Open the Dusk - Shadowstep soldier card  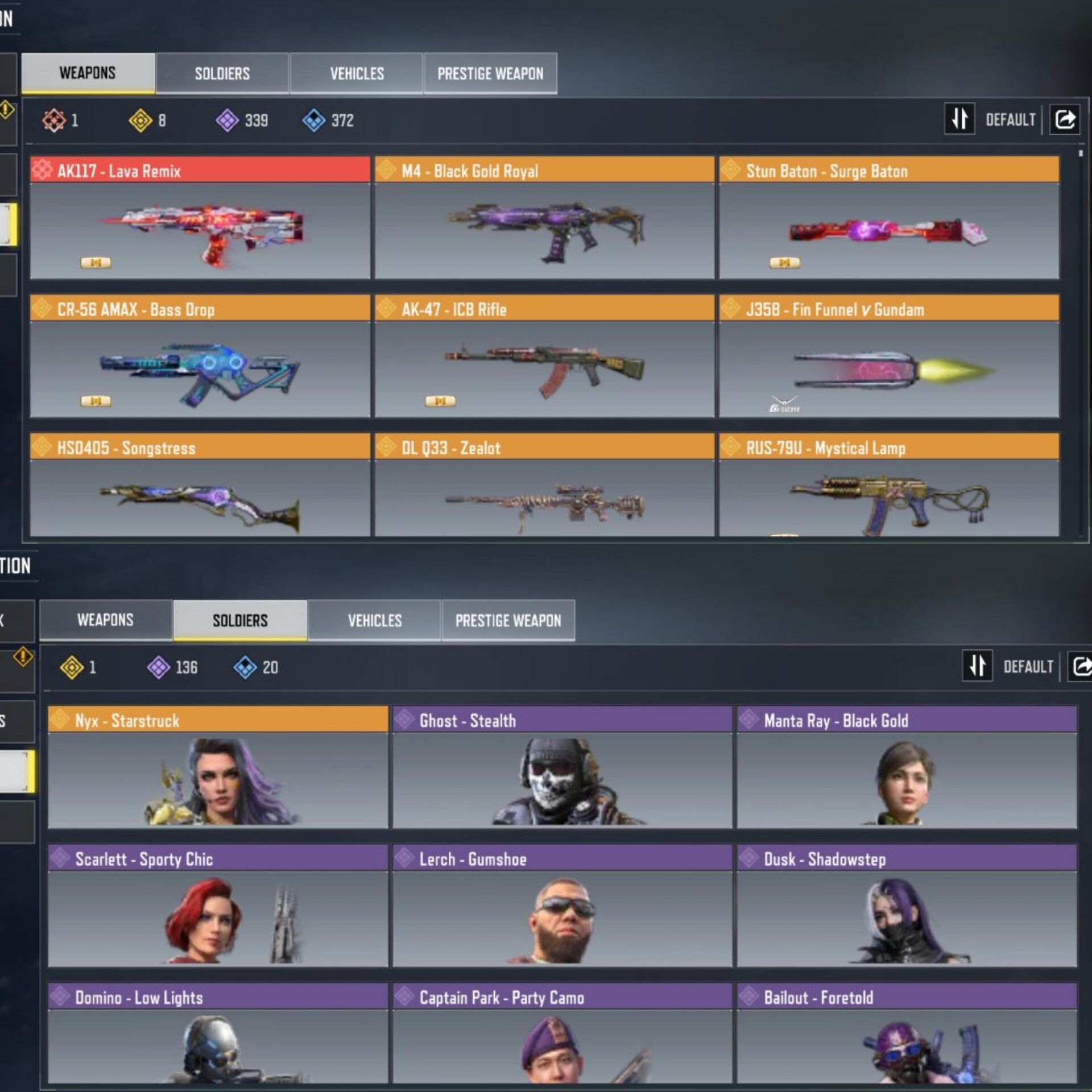click(x=907, y=906)
